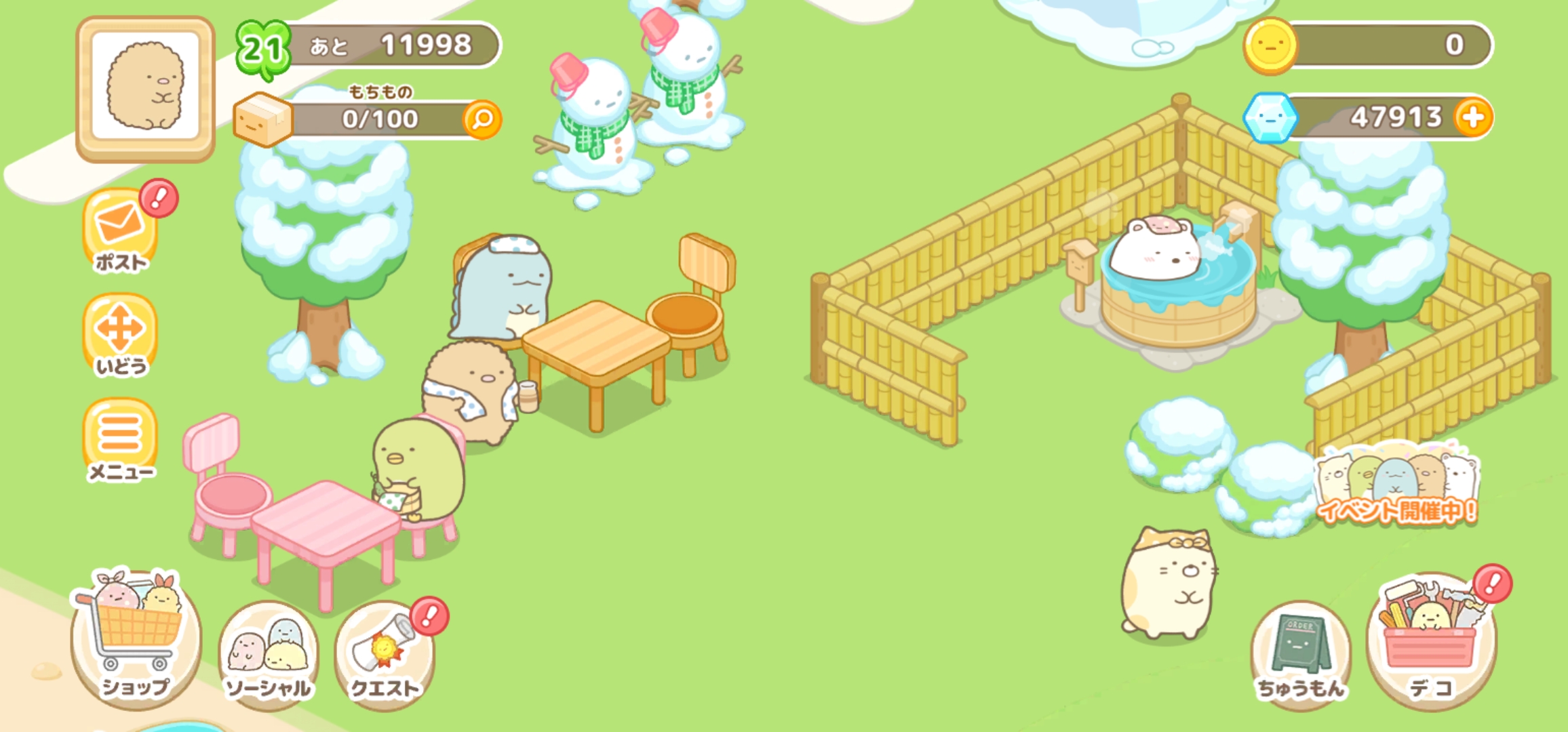The height and width of the screenshot is (732, 1568).
Task: Inspect もちもの inventory with magnifier button
Action: point(482,120)
